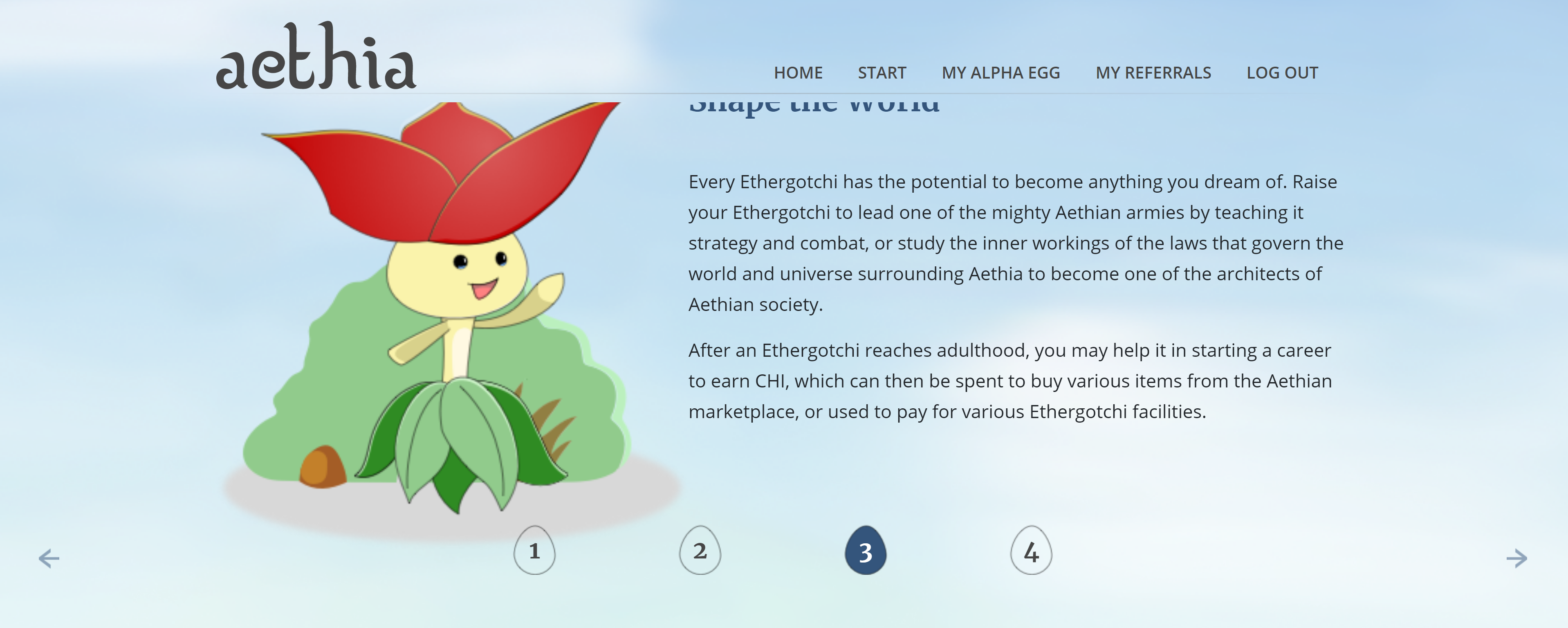This screenshot has height=628, width=1568.
Task: Go to previous slide with left arrow
Action: tap(49, 558)
